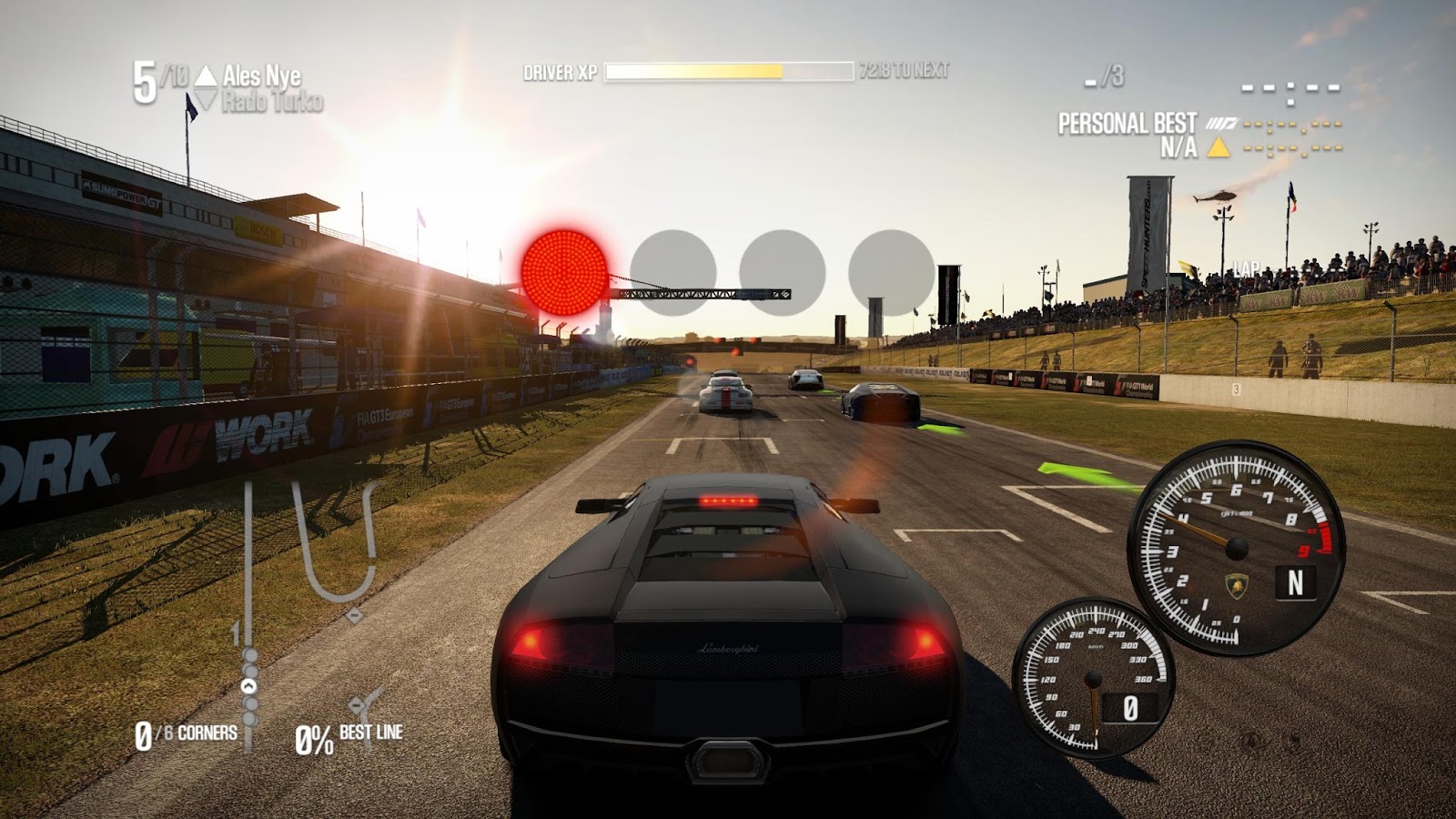This screenshot has height=819, width=1456.
Task: Click the yellow triangle rival time icon
Action: click(1218, 147)
